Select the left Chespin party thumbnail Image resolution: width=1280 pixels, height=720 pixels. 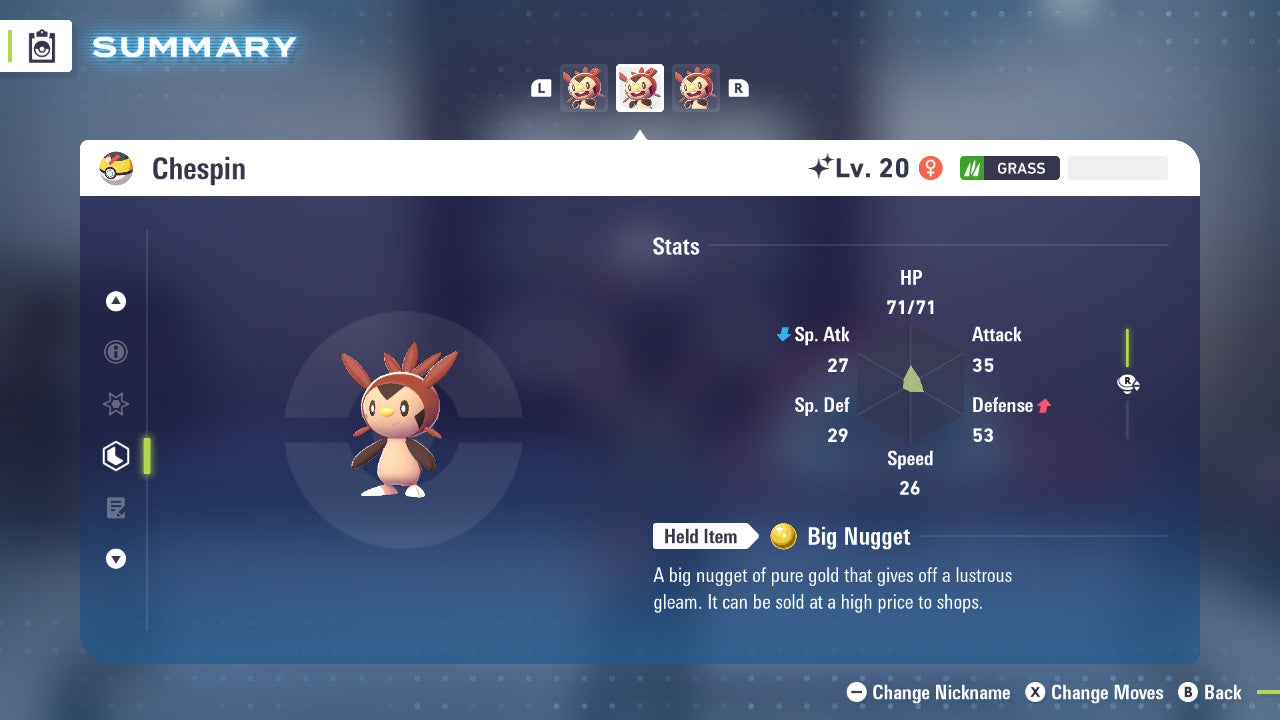584,87
